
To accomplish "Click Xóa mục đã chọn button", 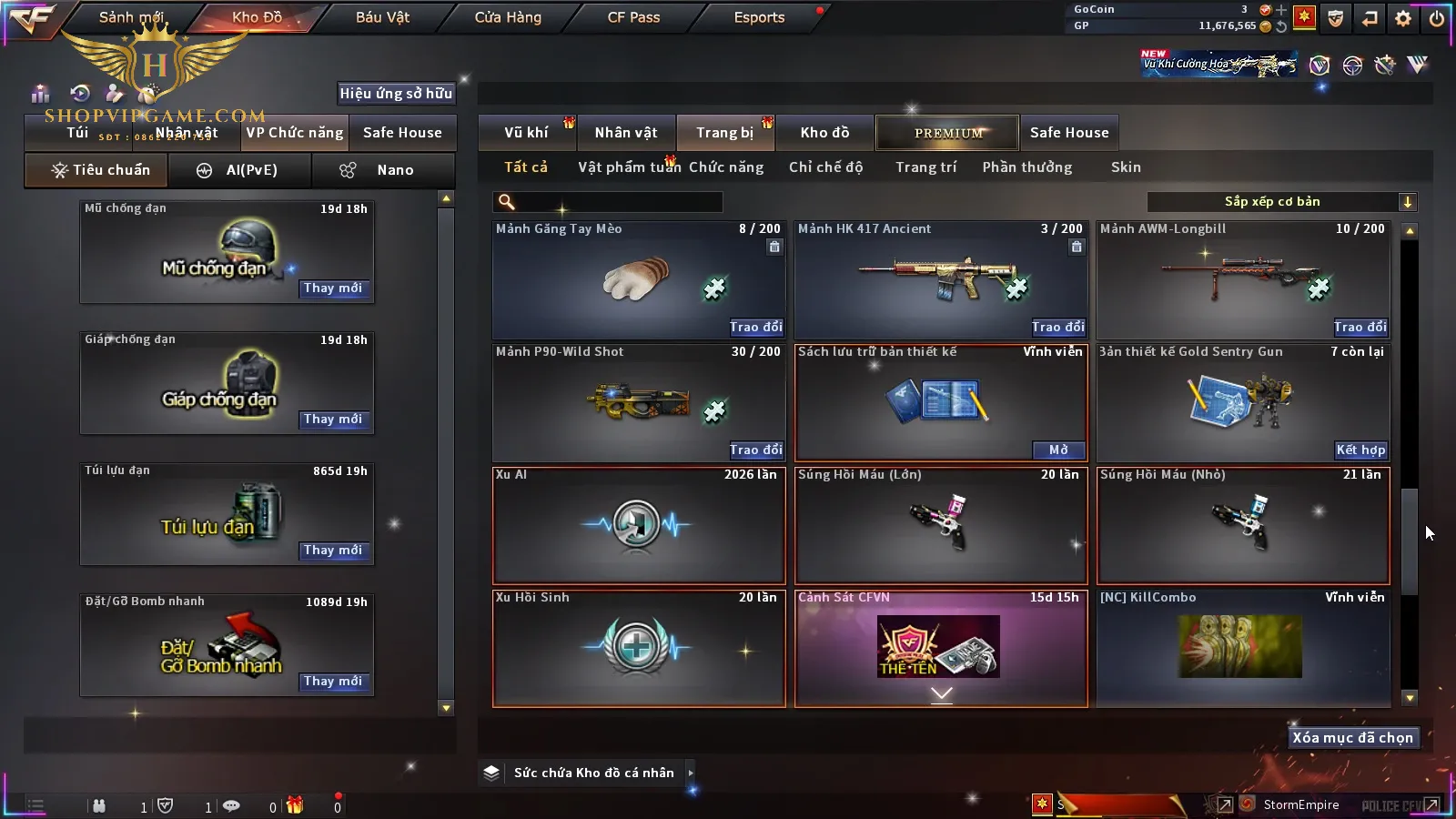I will coord(1352,738).
